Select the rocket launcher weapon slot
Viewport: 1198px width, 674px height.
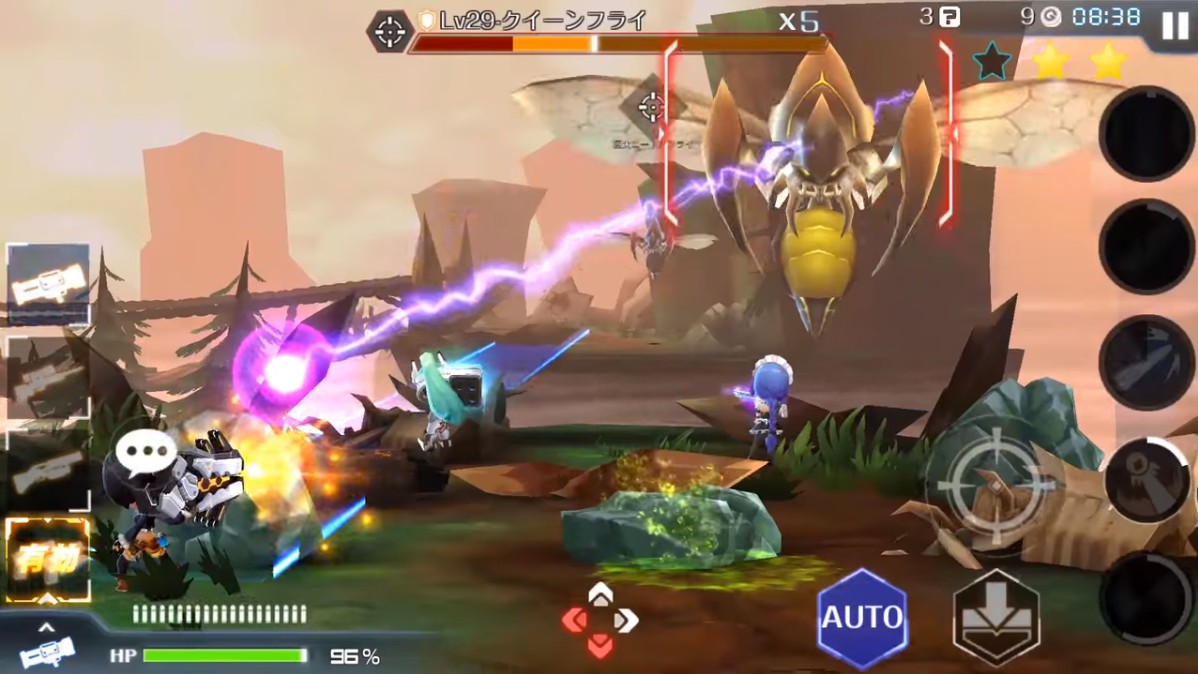click(x=48, y=285)
